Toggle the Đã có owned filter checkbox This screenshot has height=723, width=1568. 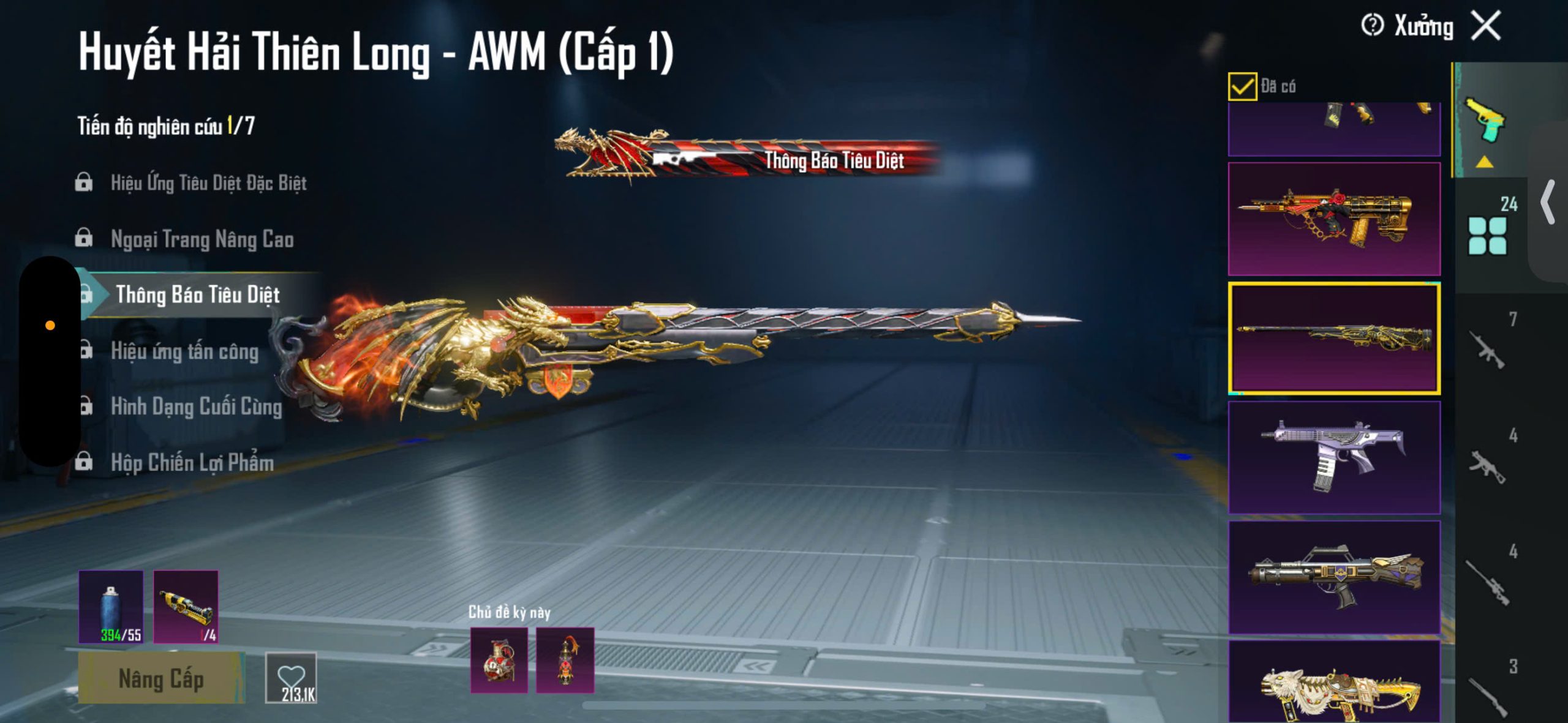(x=1242, y=86)
